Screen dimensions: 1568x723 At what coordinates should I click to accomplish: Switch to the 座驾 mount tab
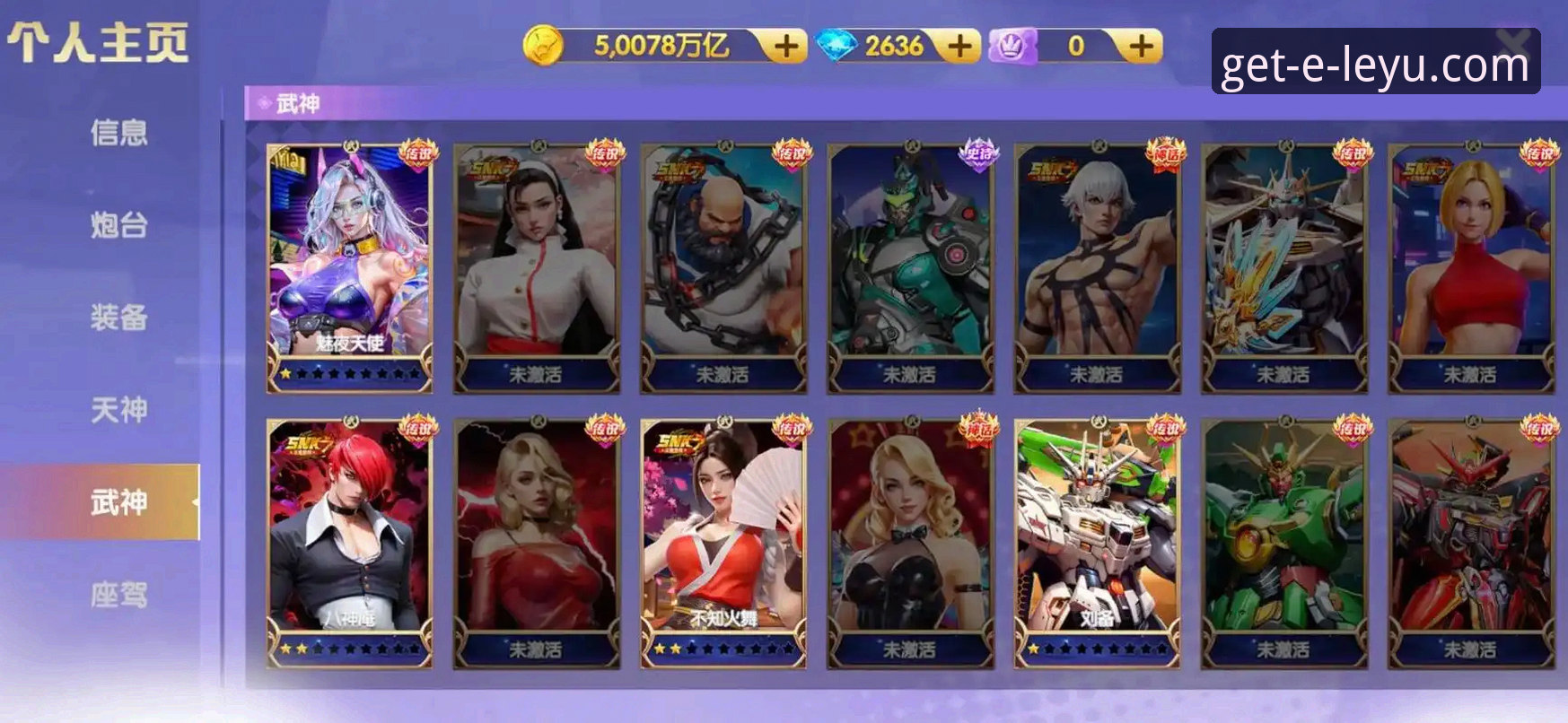point(118,595)
